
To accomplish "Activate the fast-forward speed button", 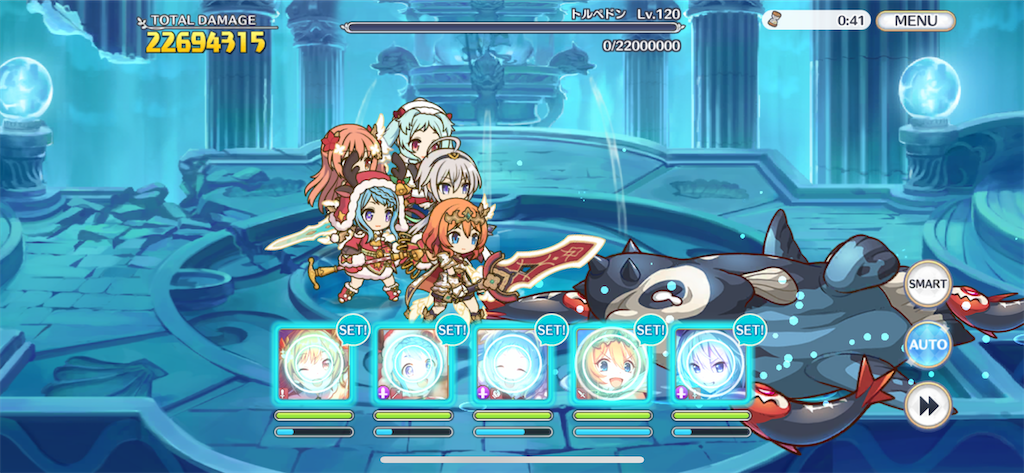I will [x=926, y=407].
